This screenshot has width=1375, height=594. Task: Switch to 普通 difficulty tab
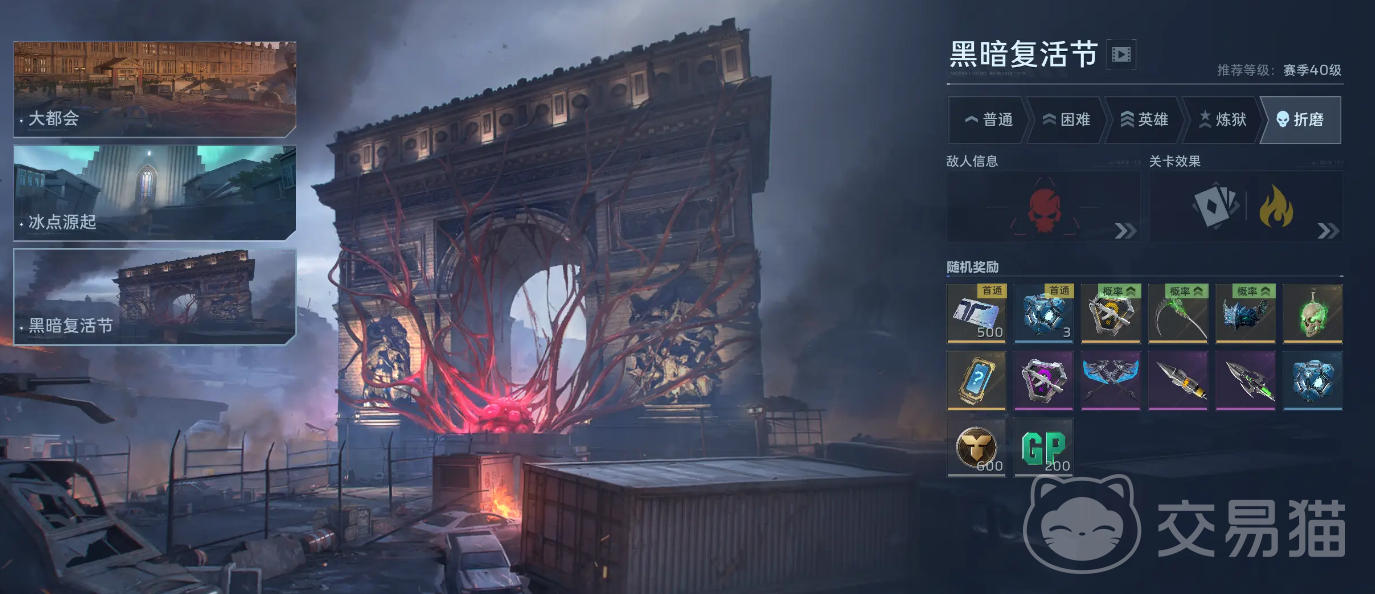tap(988, 120)
